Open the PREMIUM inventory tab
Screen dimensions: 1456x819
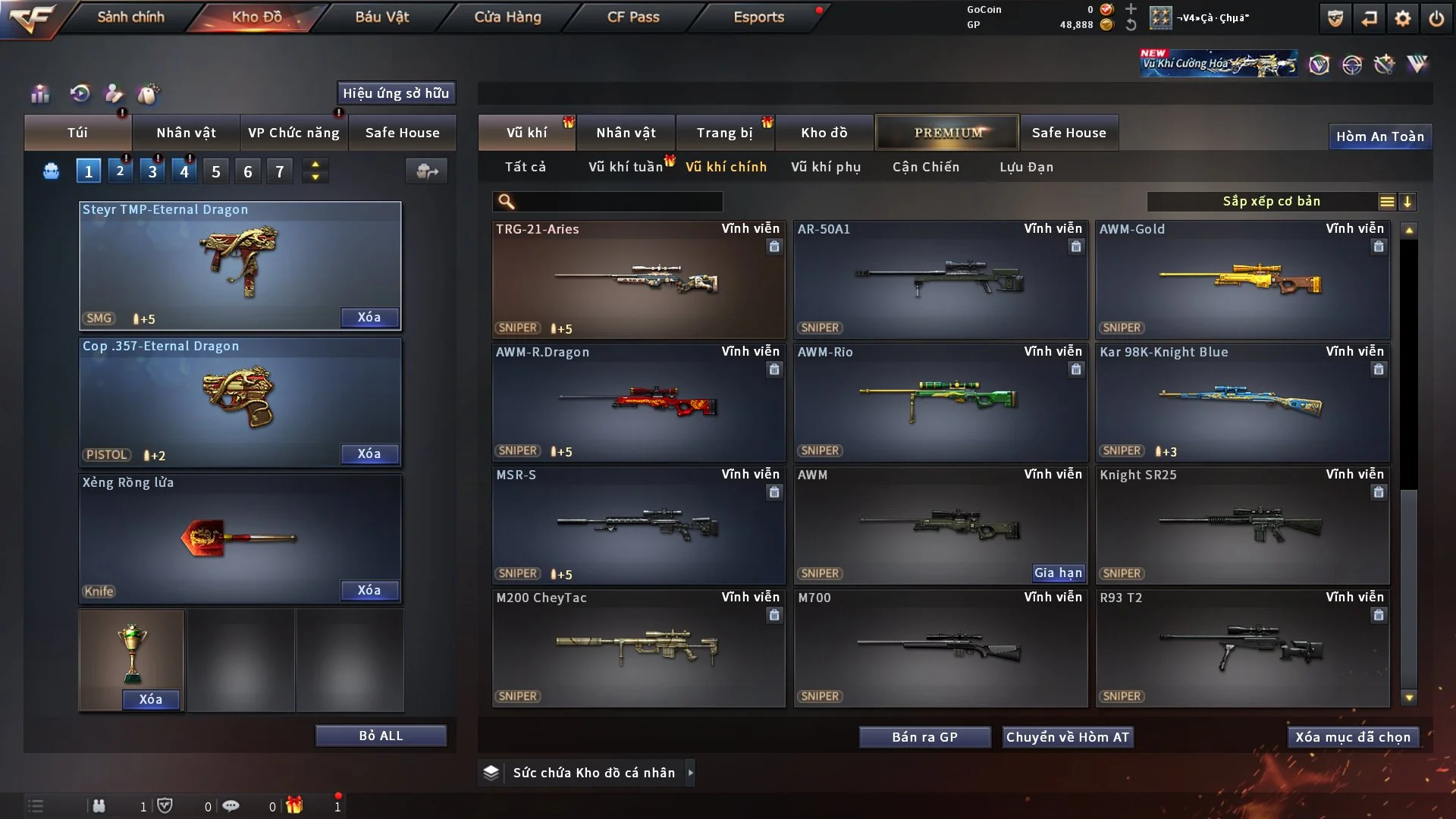(x=948, y=133)
